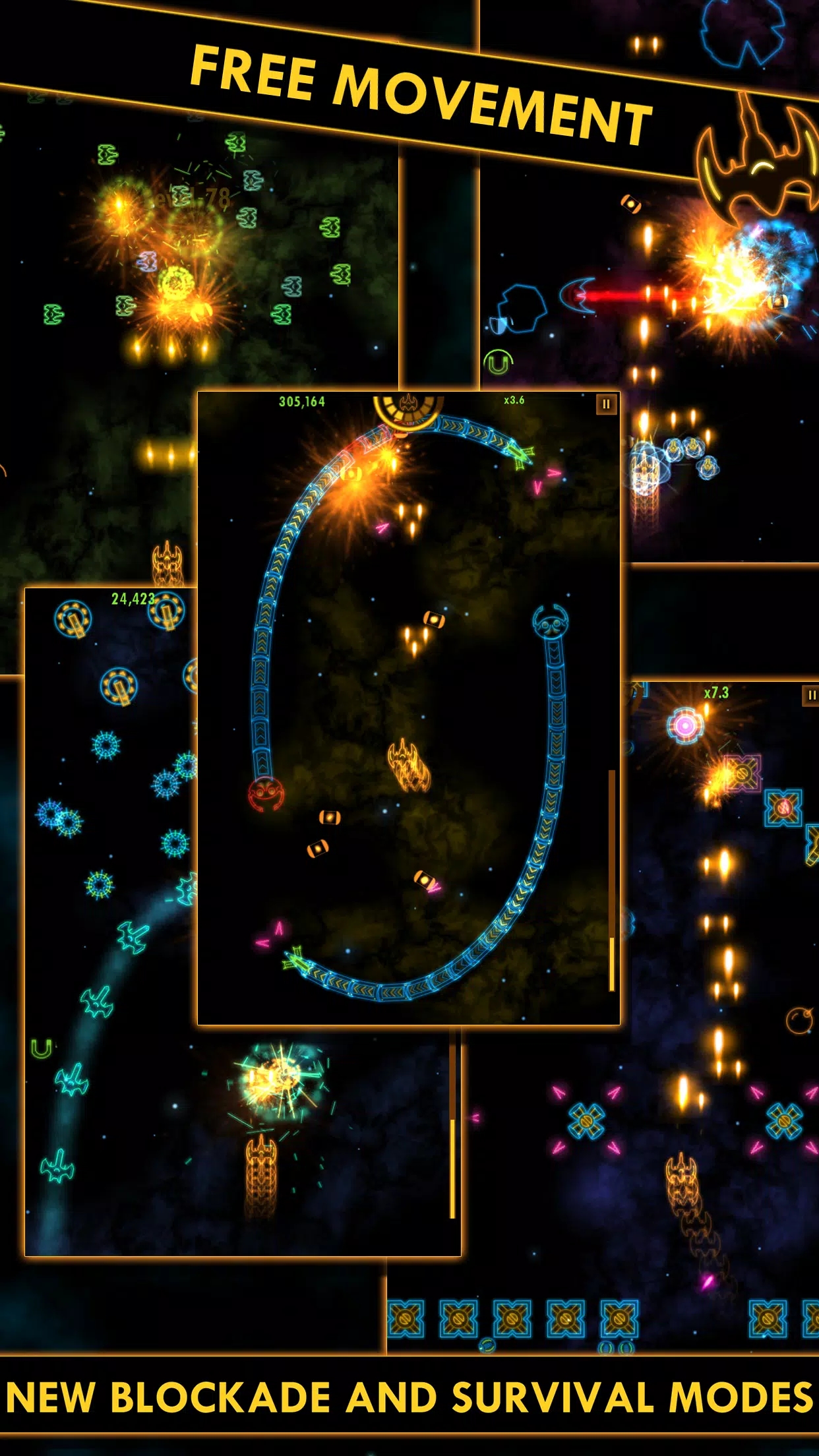Tap the pause button beside the x7.3 multiplier
This screenshot has width=819, height=1456.
810,695
